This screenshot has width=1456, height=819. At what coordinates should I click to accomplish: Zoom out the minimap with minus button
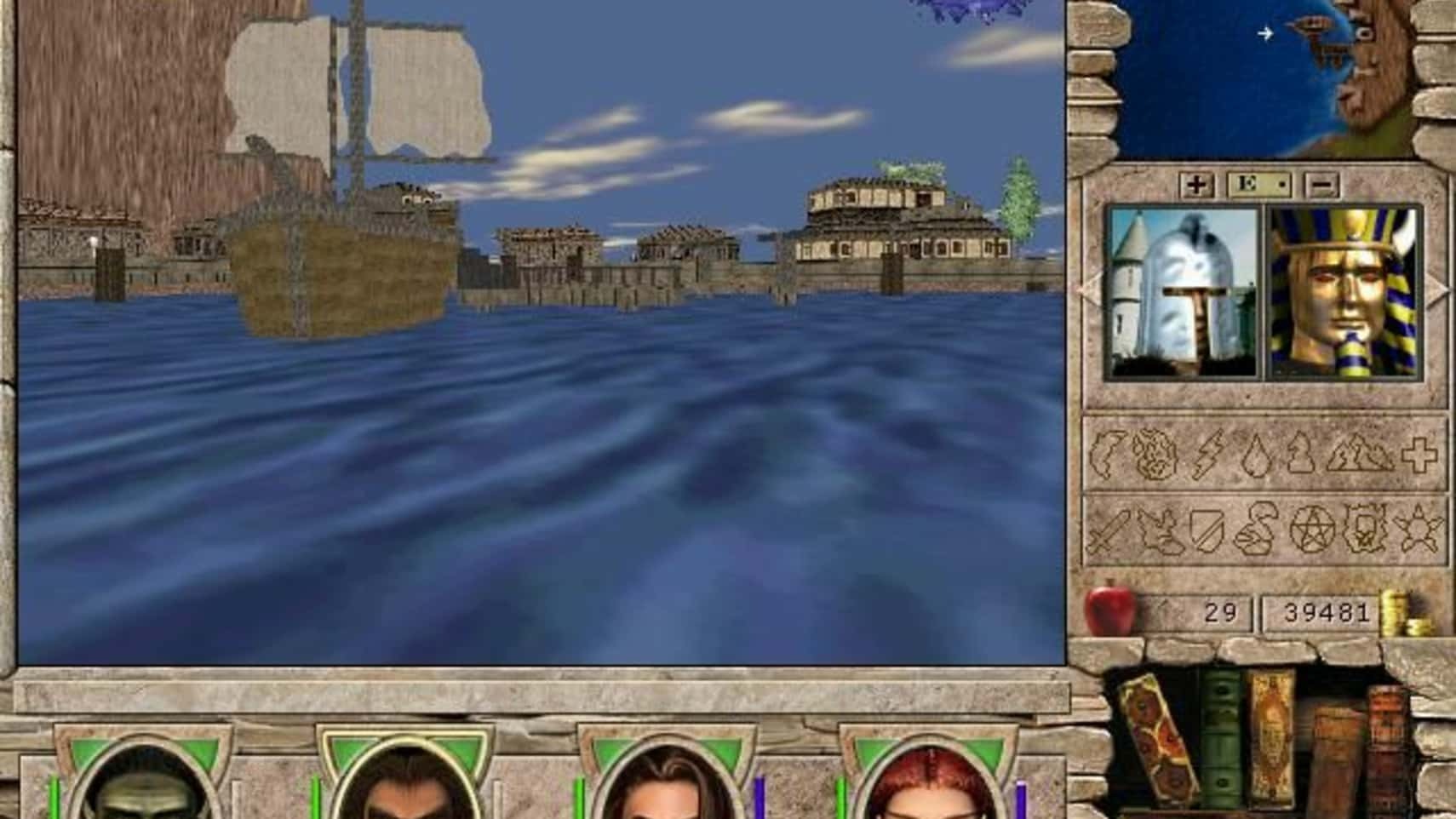pyautogui.click(x=1321, y=185)
